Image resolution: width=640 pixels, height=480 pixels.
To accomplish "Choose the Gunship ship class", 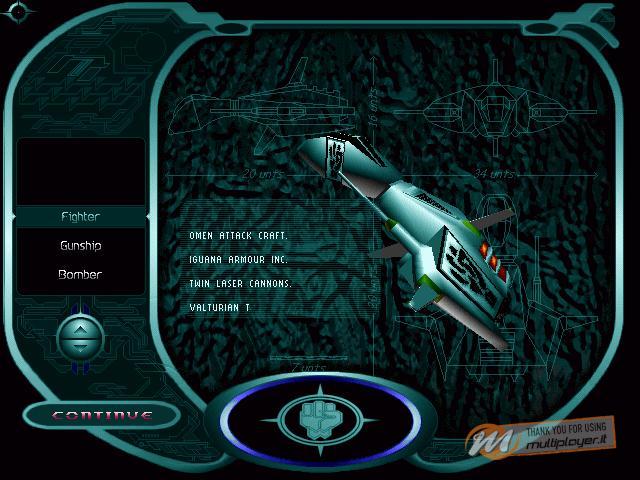I will tap(80, 245).
